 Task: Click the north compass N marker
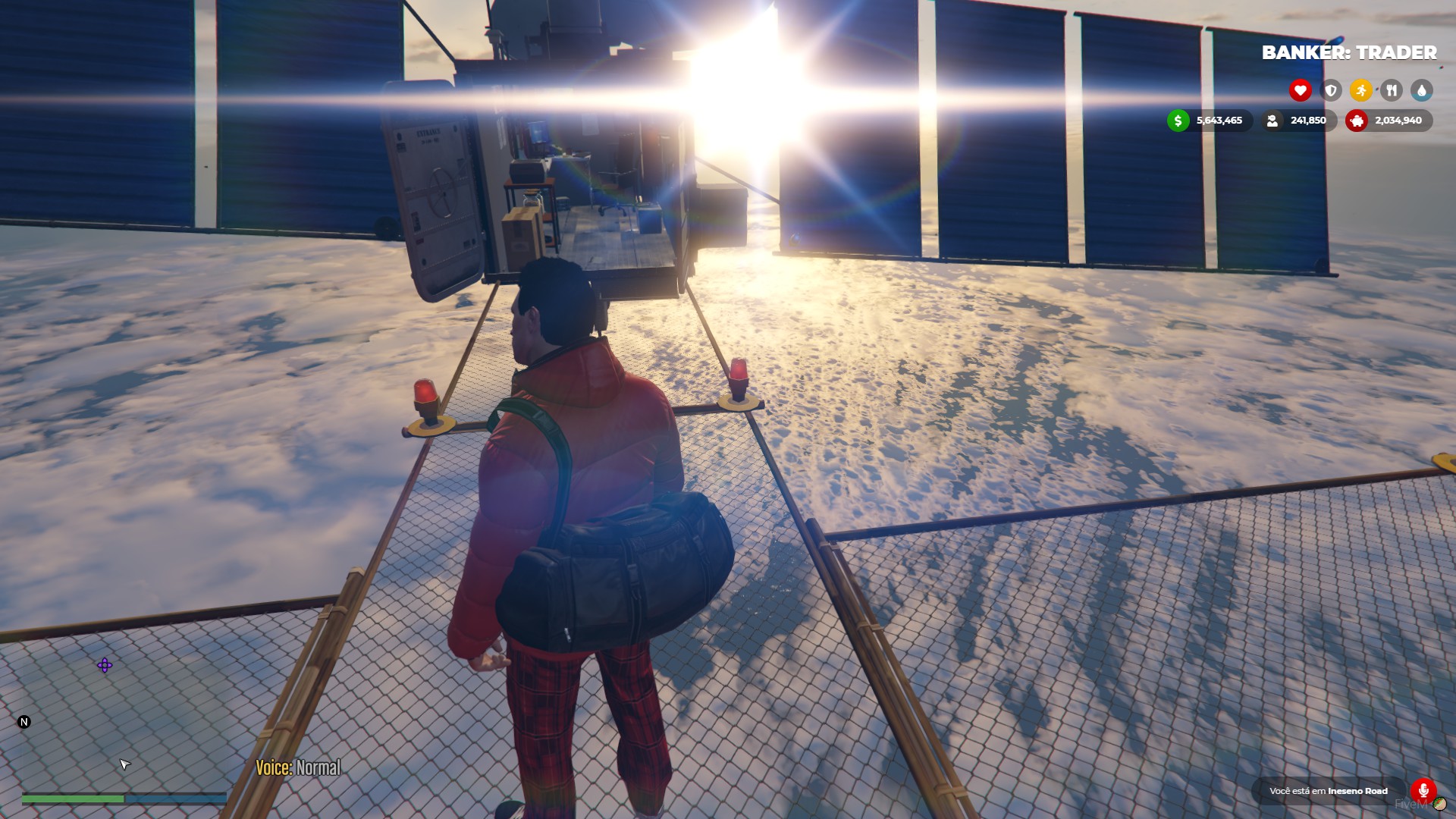click(x=24, y=721)
